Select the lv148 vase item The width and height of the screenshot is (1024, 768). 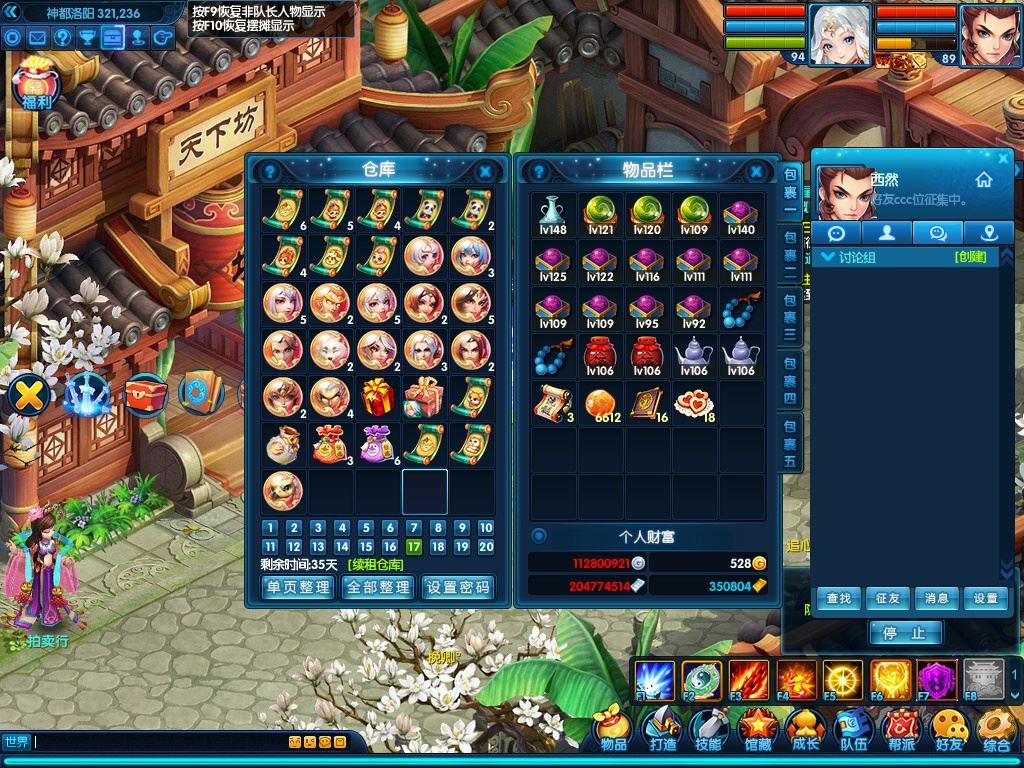point(552,213)
